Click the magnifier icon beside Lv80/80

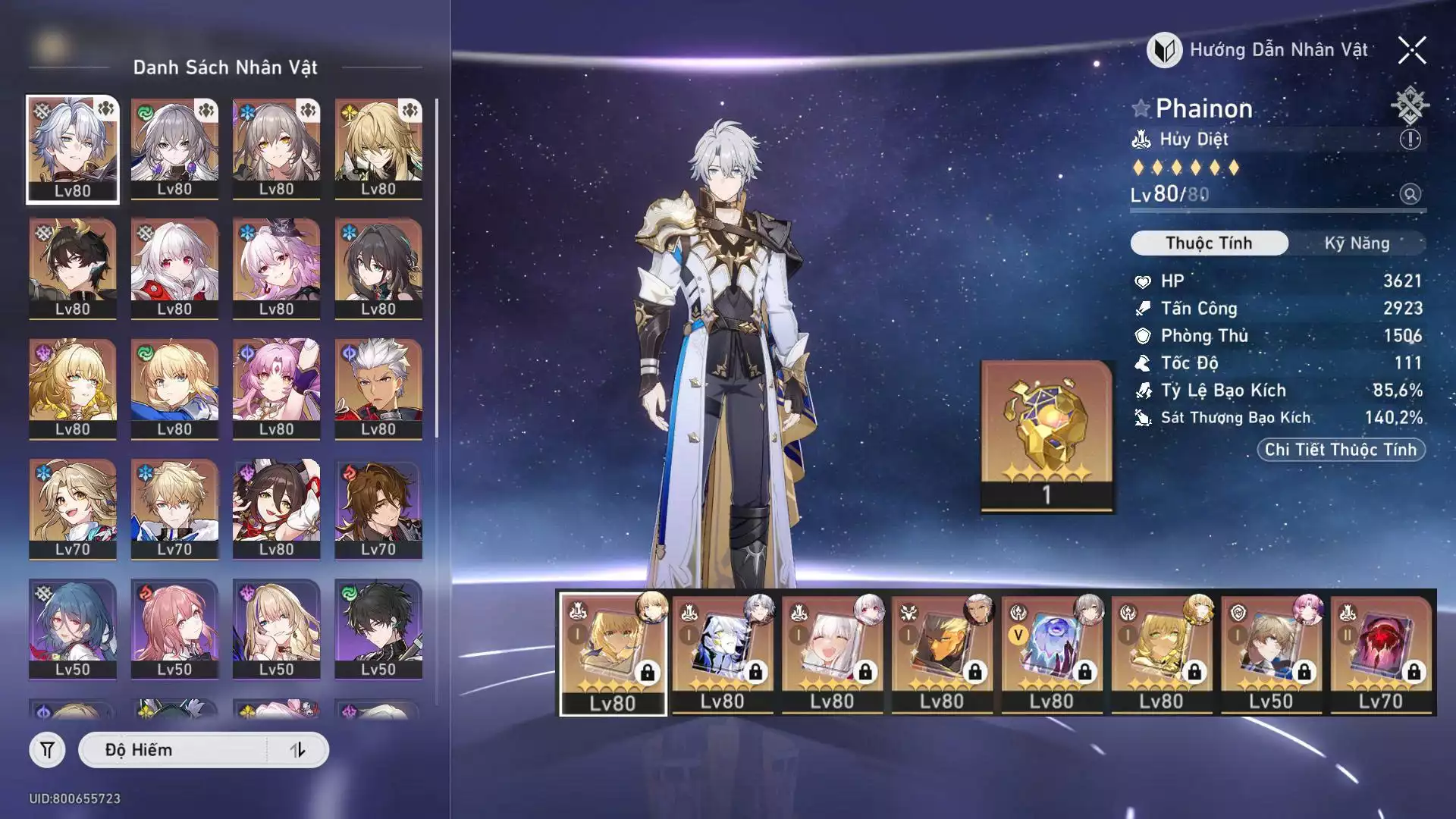(1410, 194)
